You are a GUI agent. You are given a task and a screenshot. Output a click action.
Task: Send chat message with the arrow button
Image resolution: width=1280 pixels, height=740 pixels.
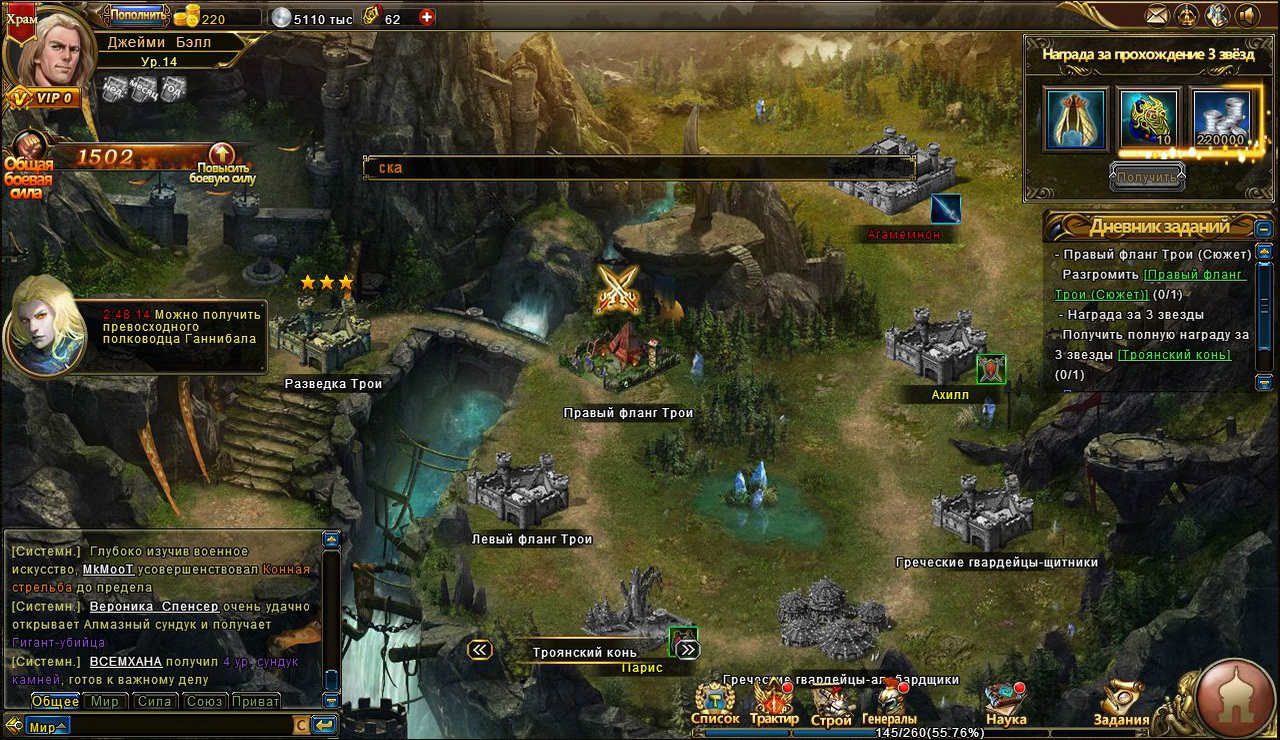point(324,725)
